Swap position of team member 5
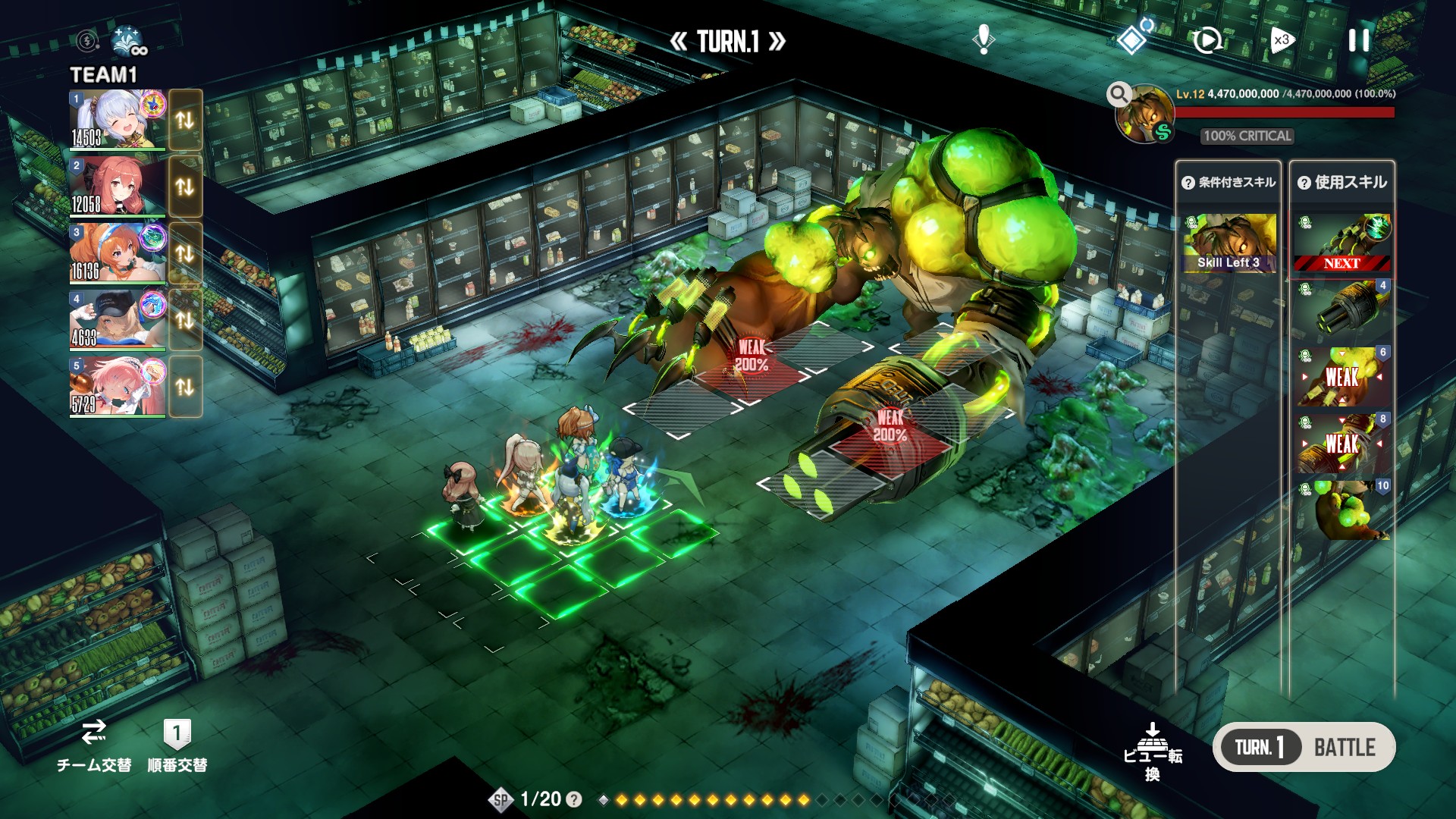The height and width of the screenshot is (819, 1456). (x=185, y=387)
